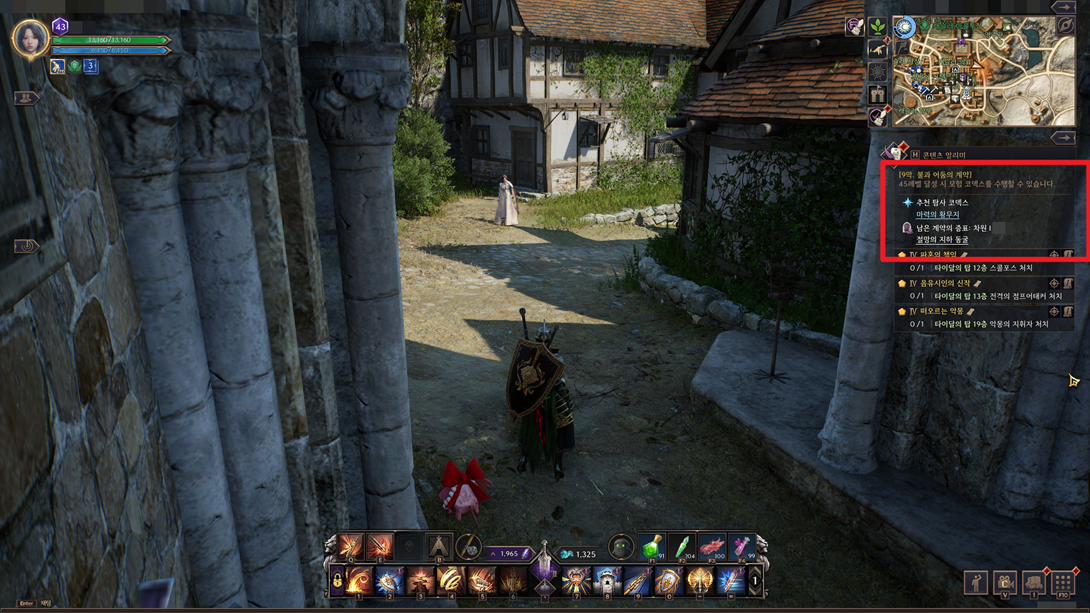Viewport: 1090px width, 613px height.
Task: Open the 콘텐츠 알리미 notifier header
Action: (x=943, y=155)
